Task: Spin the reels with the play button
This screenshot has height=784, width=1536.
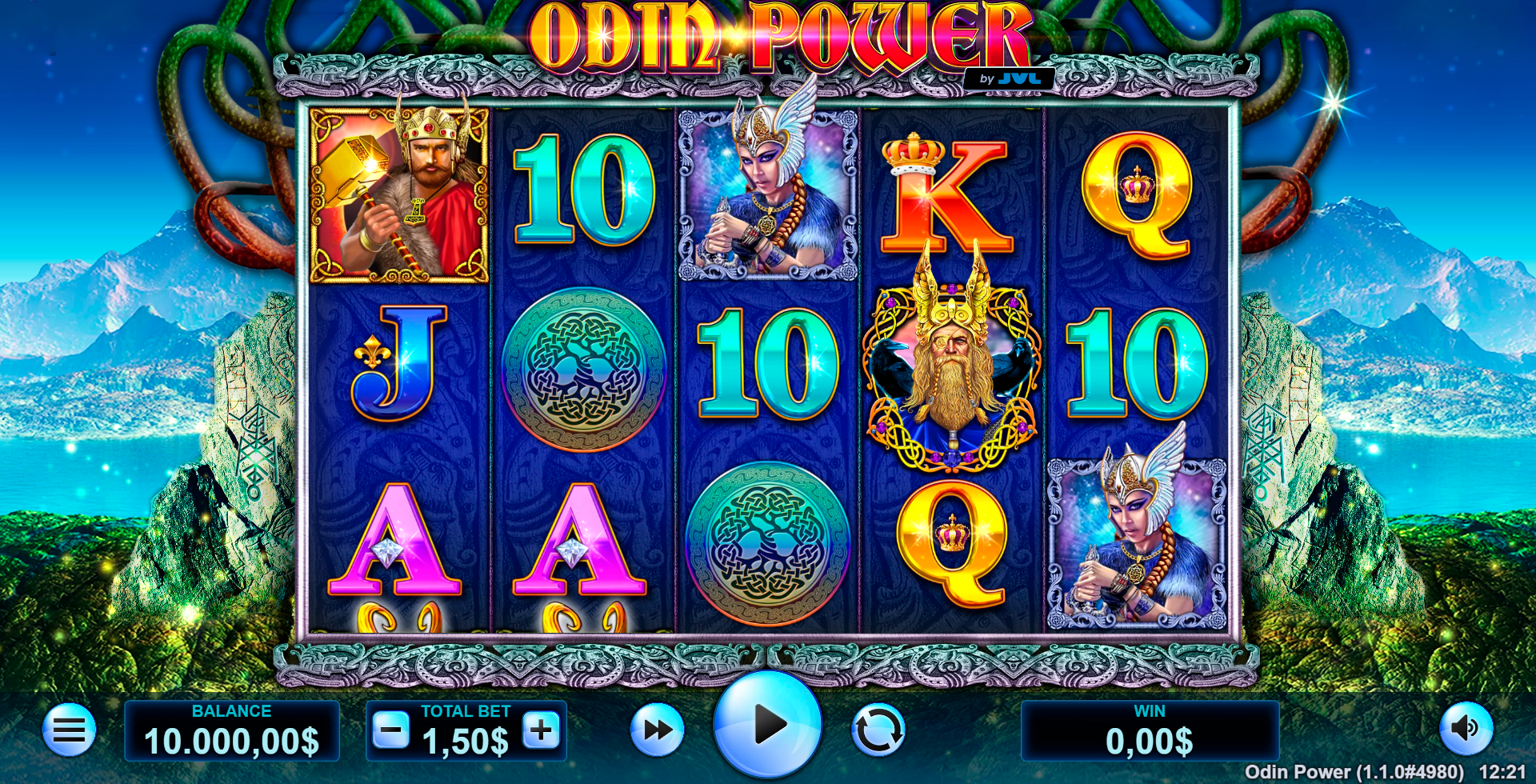Action: (x=768, y=725)
